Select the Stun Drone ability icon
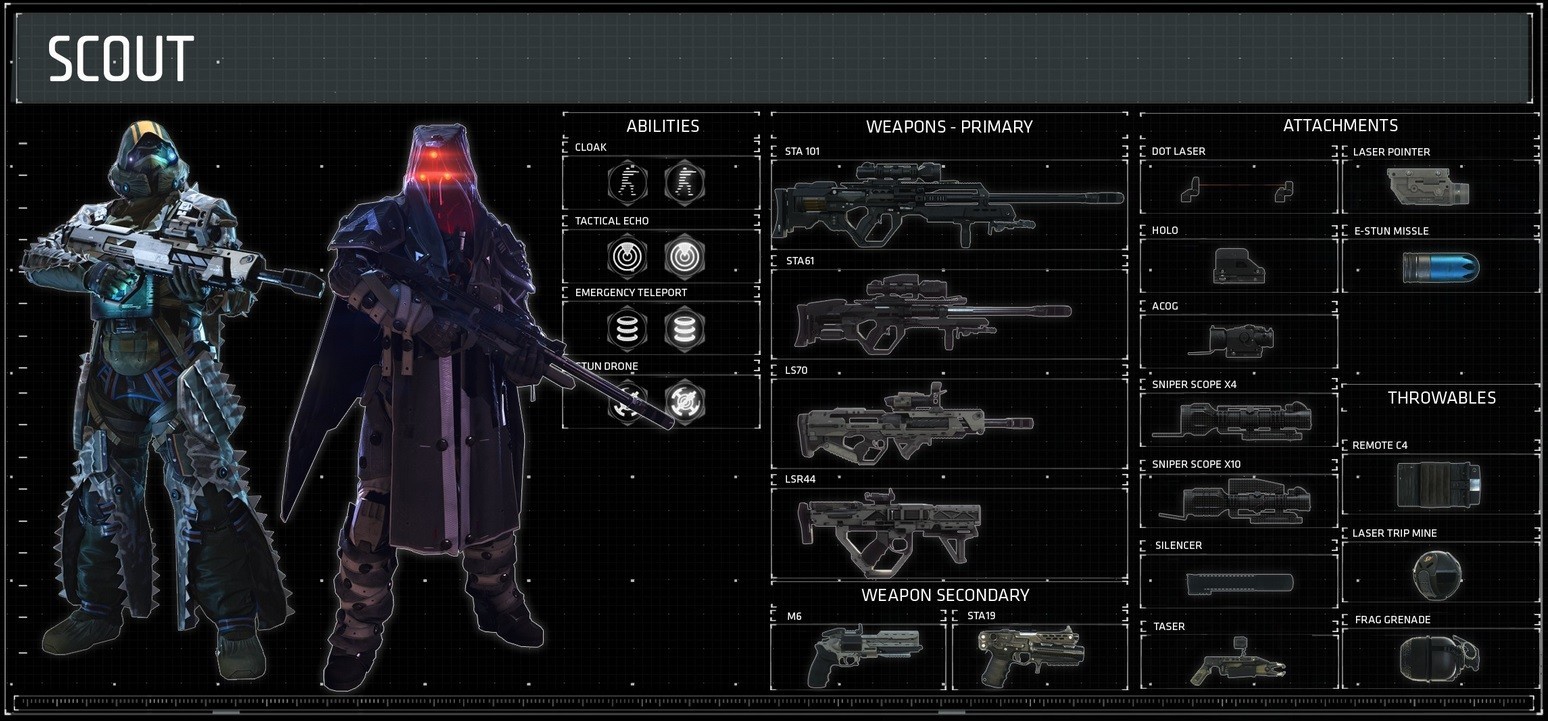 tap(628, 402)
